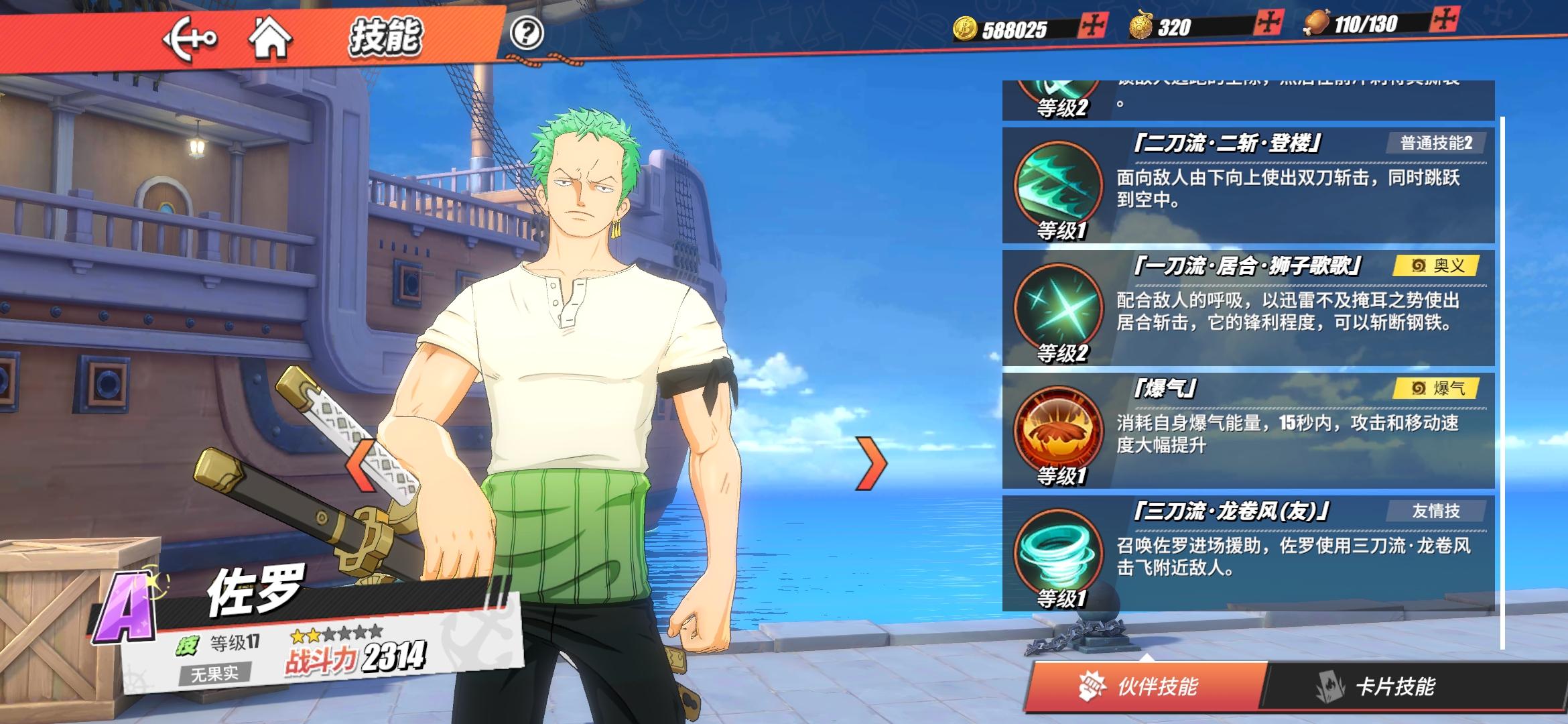The width and height of the screenshot is (1568, 724).
Task: Add more gold coins with plus button
Action: click(x=1093, y=25)
